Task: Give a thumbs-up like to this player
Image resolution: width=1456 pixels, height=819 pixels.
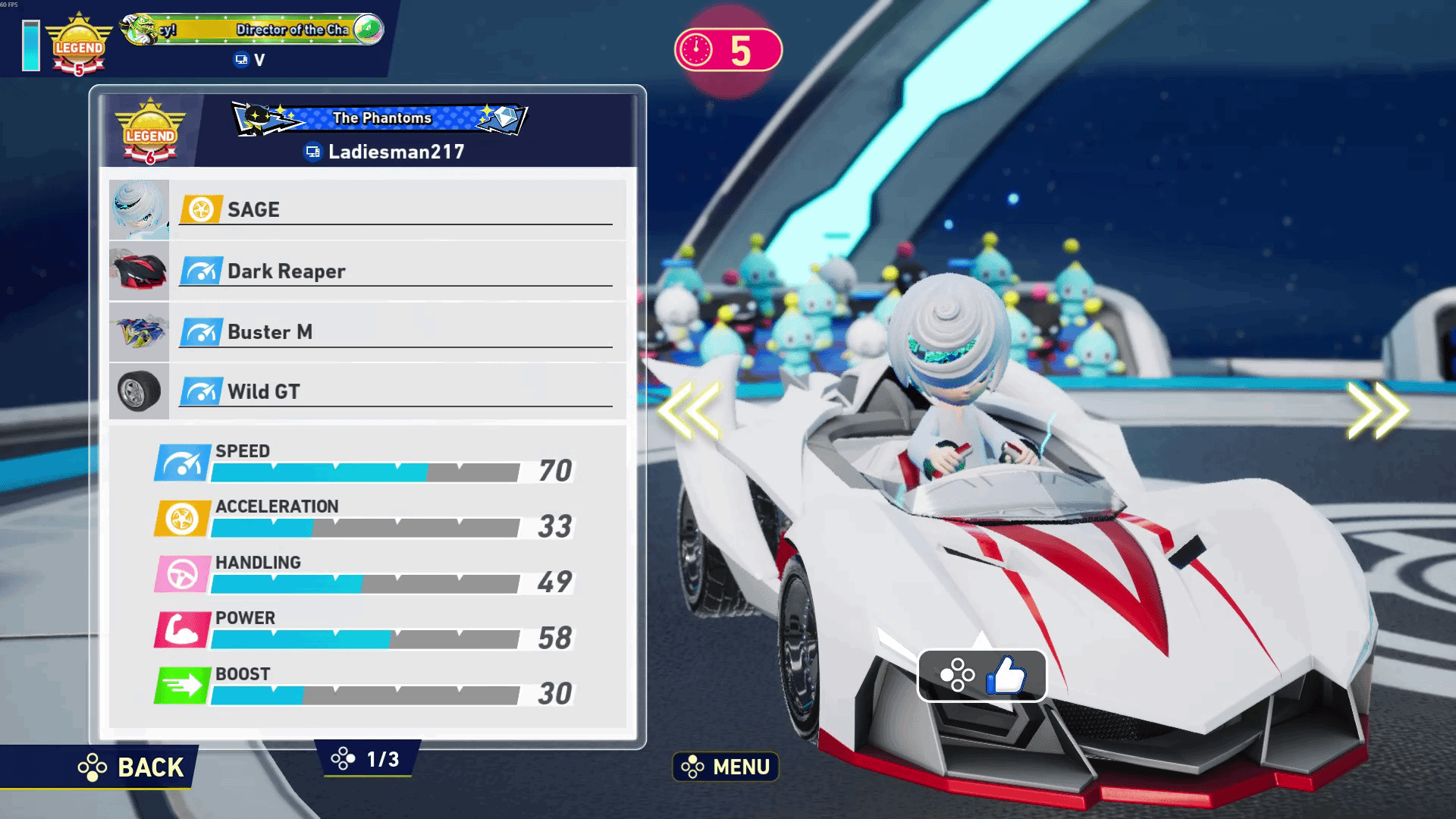Action: tap(982, 675)
